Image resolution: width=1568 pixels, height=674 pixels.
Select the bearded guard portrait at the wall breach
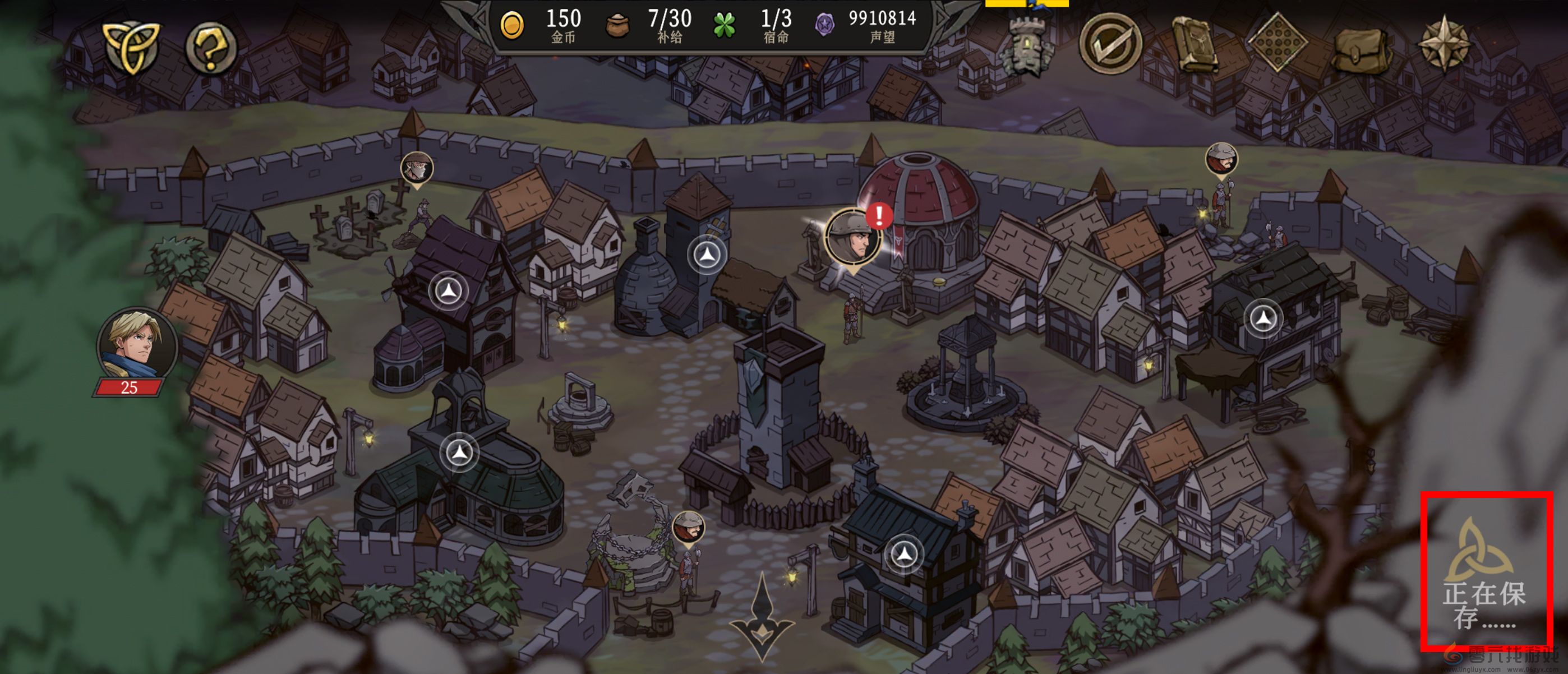(x=1221, y=158)
